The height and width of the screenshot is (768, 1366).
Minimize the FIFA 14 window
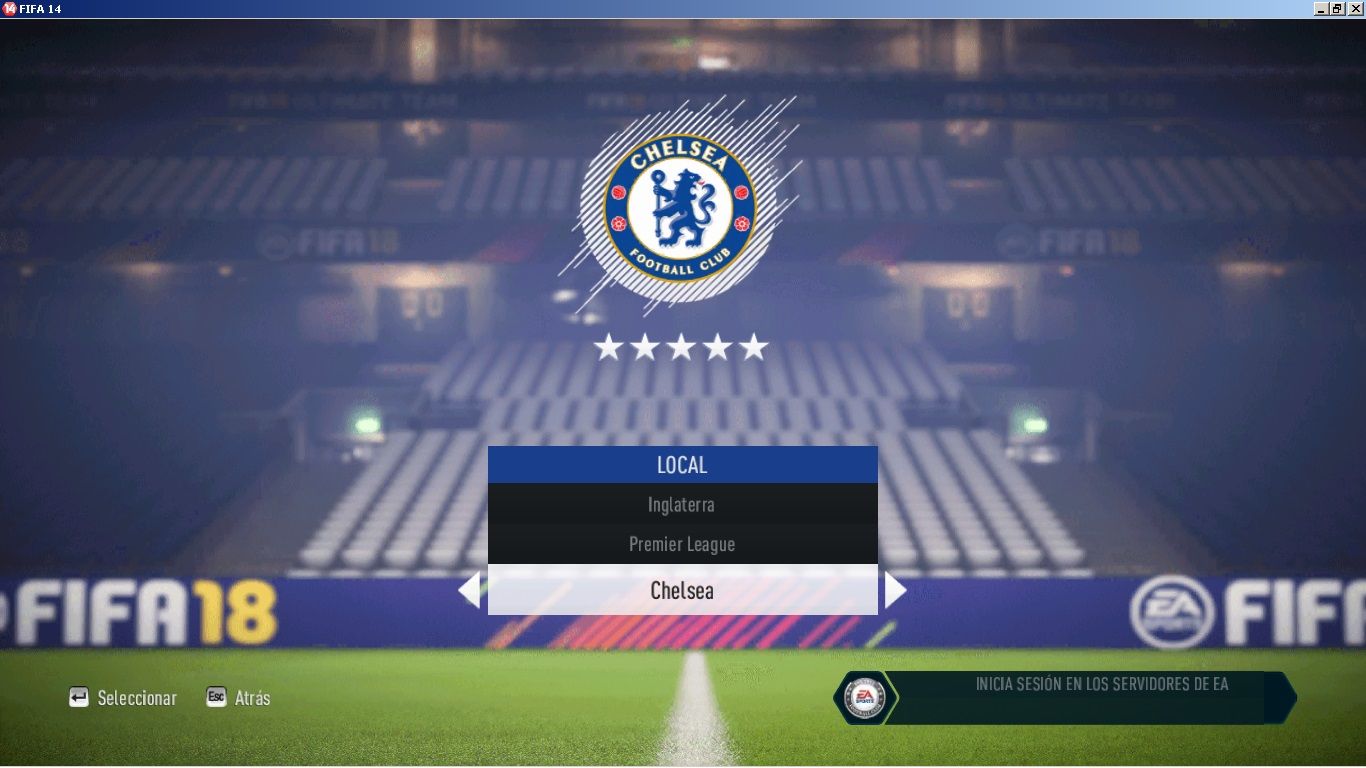[x=1322, y=8]
